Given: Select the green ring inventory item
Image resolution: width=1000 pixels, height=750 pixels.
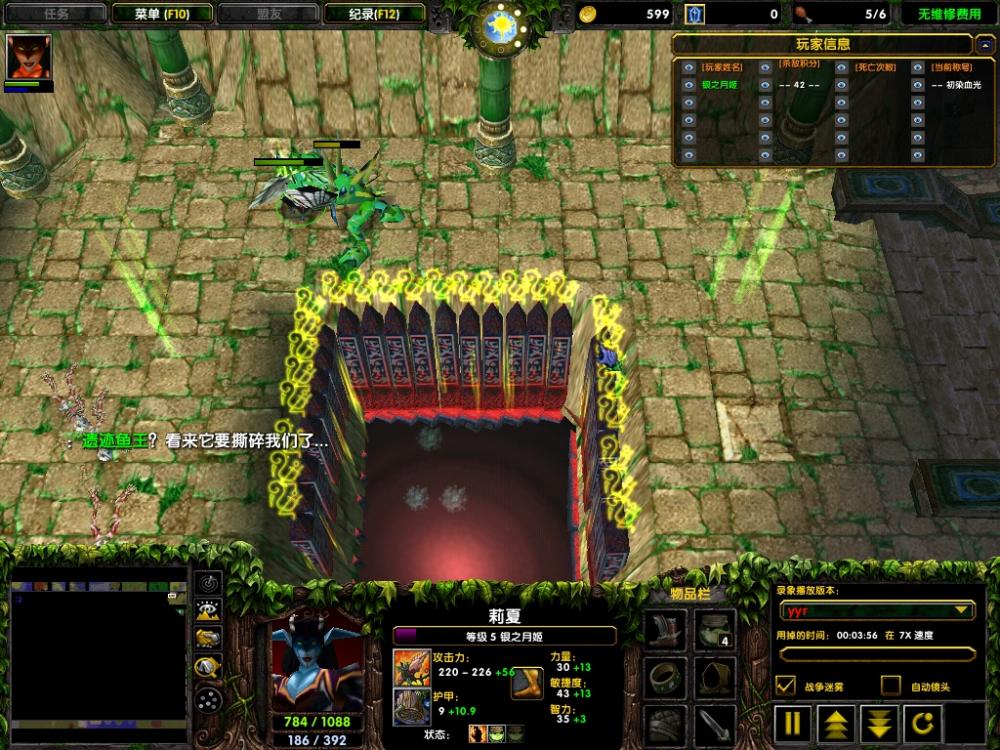Looking at the screenshot, I should pyautogui.click(x=665, y=677).
